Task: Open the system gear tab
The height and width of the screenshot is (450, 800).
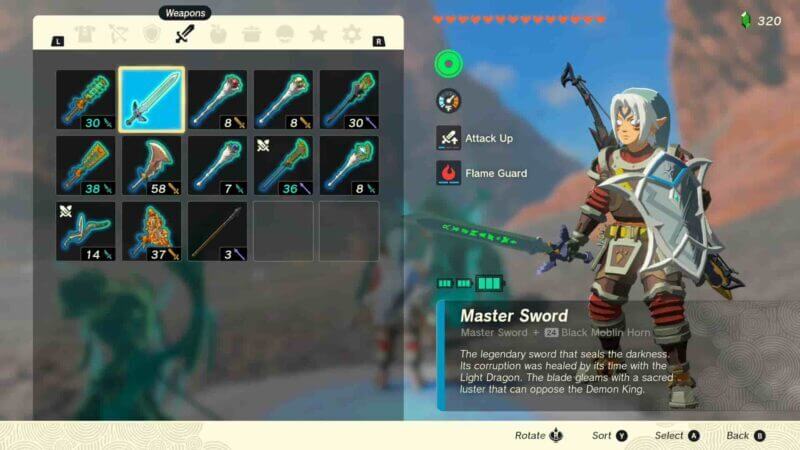Action: pyautogui.click(x=352, y=35)
